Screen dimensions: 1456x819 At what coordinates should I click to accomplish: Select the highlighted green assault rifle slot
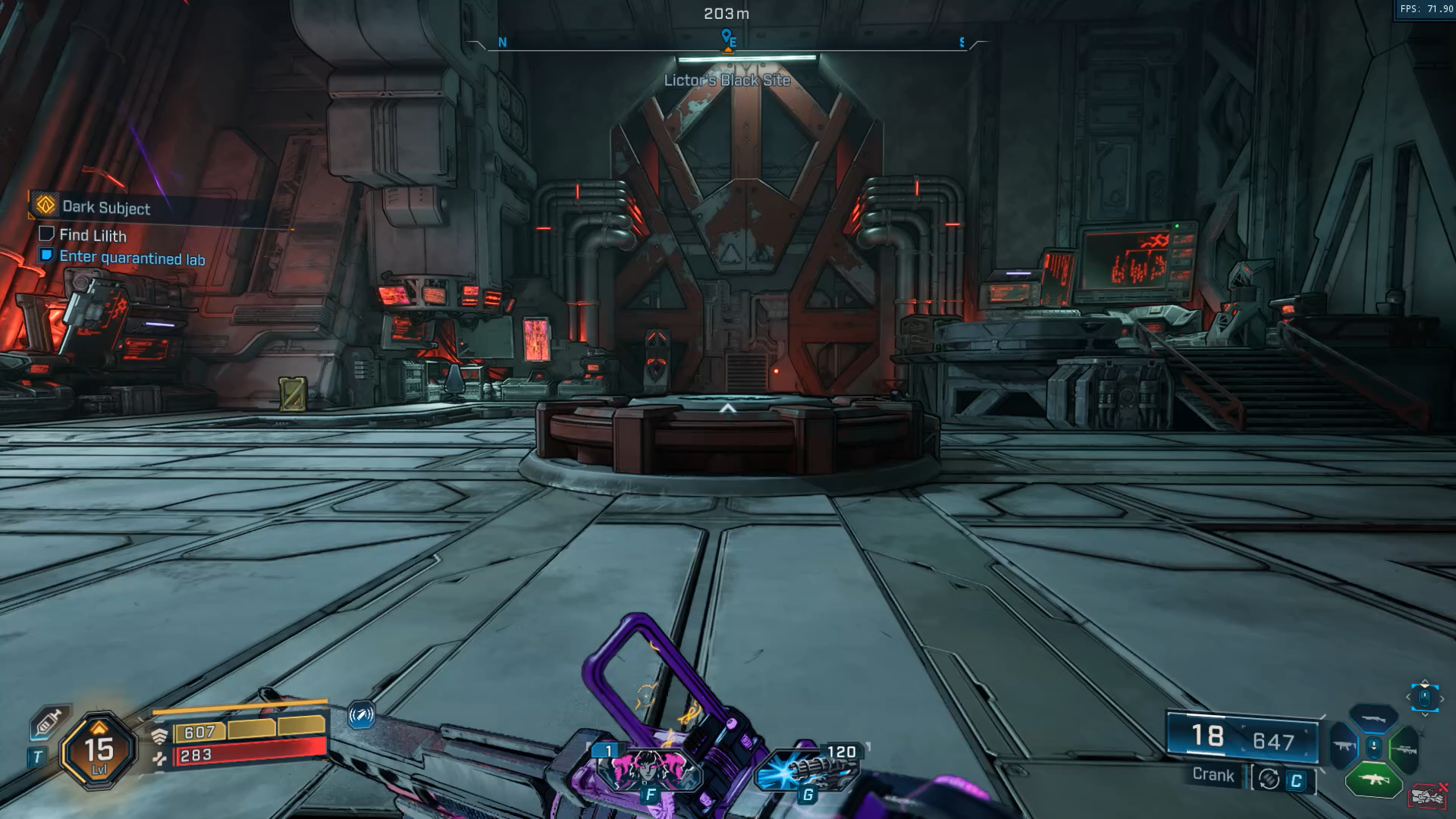coord(1373,779)
